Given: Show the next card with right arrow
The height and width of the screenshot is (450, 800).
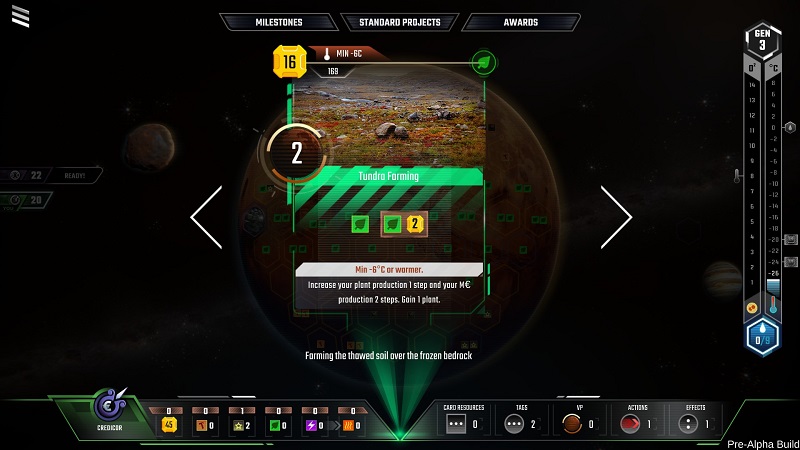Looking at the screenshot, I should point(616,216).
